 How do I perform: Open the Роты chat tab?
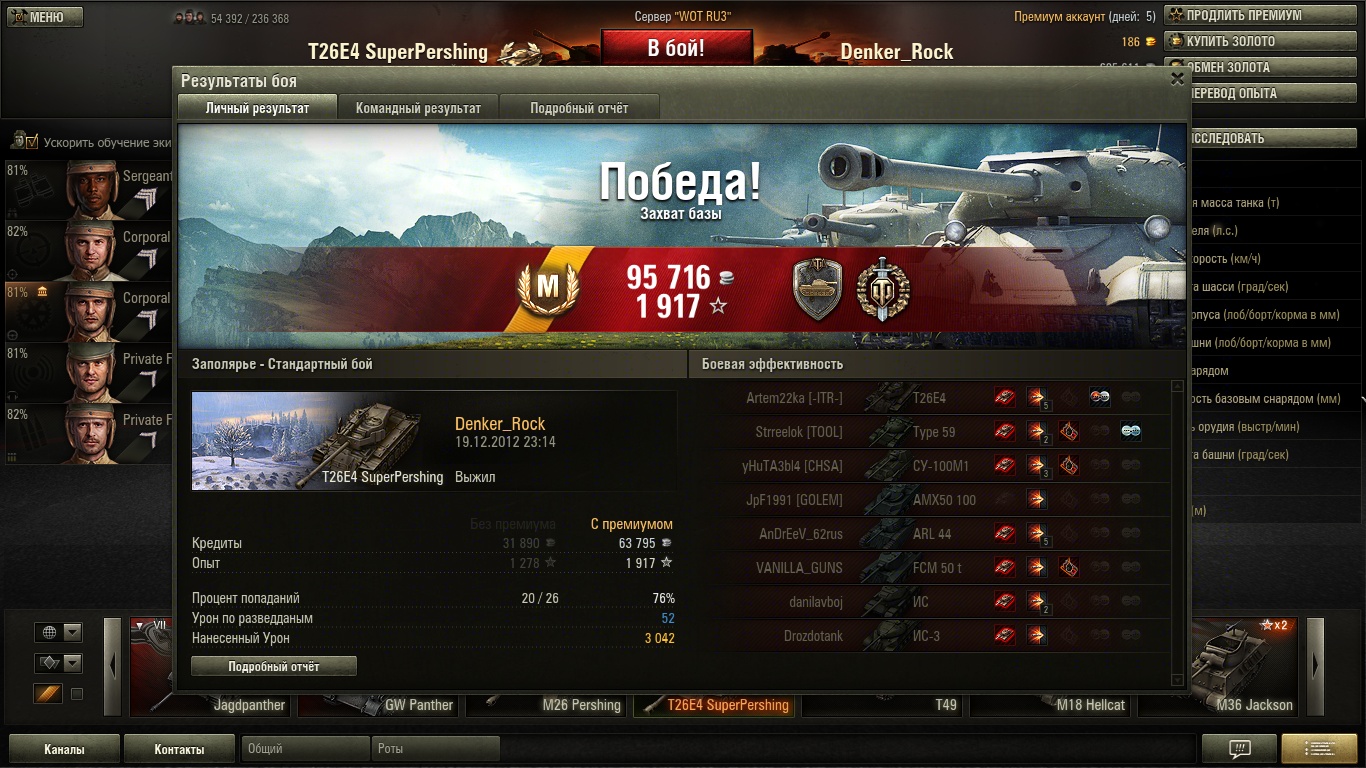pyautogui.click(x=435, y=749)
